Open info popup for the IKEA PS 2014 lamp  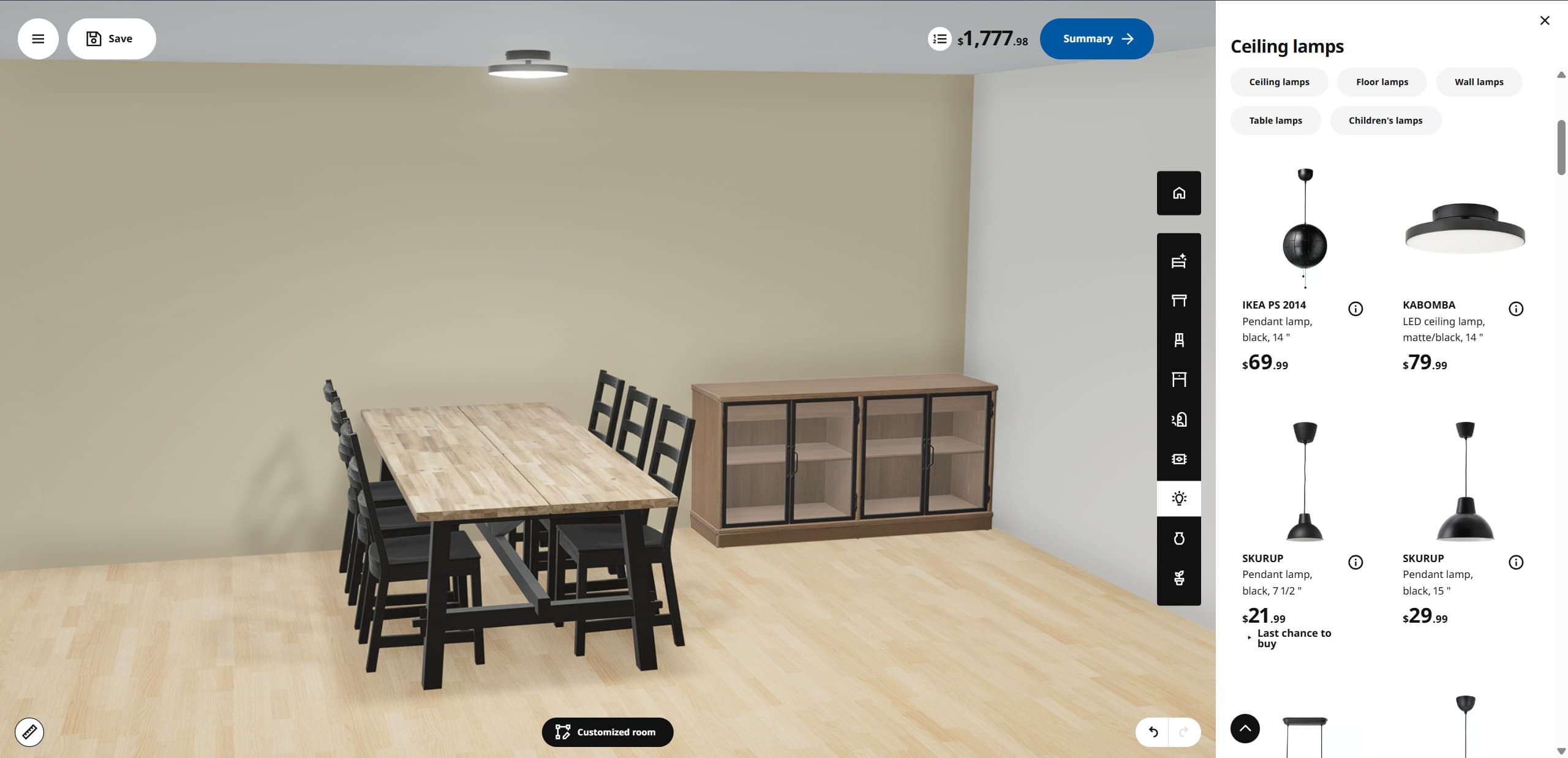[x=1355, y=309]
